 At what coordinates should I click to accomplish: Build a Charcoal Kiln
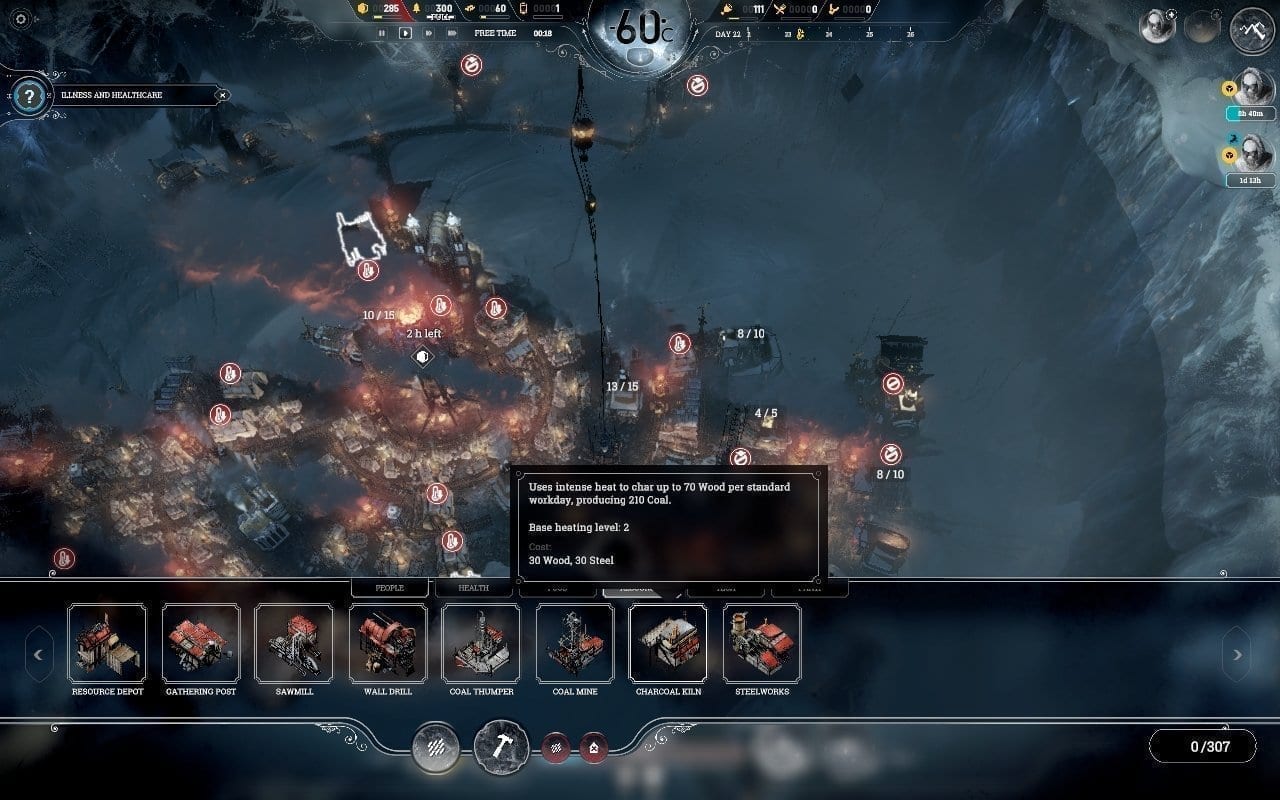[668, 643]
